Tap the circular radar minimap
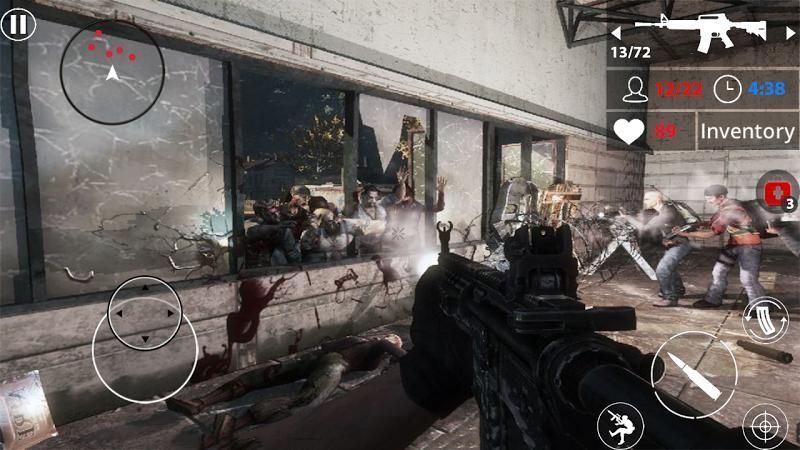800x450 pixels. tap(112, 70)
